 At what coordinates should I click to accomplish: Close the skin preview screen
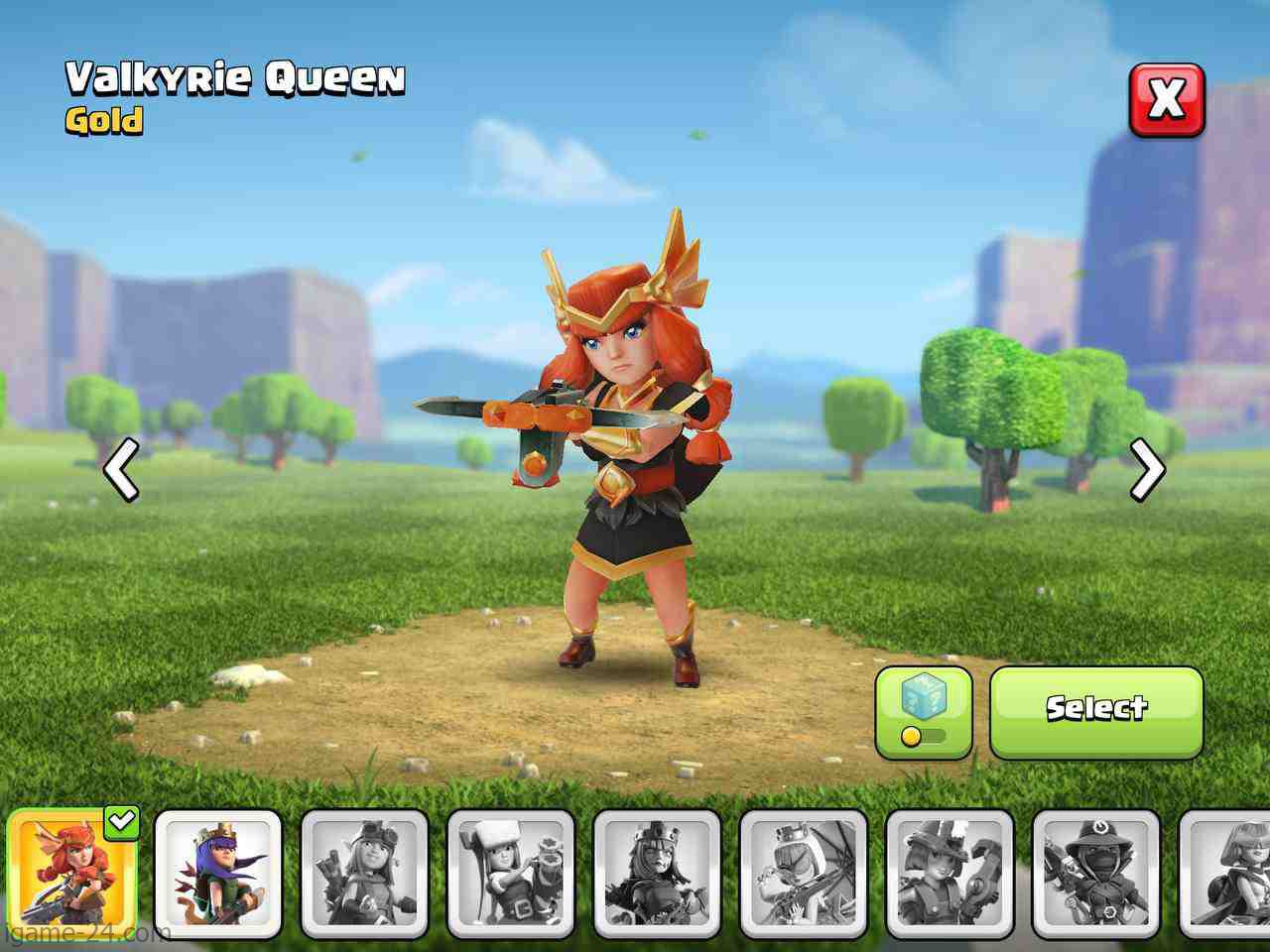click(1167, 100)
